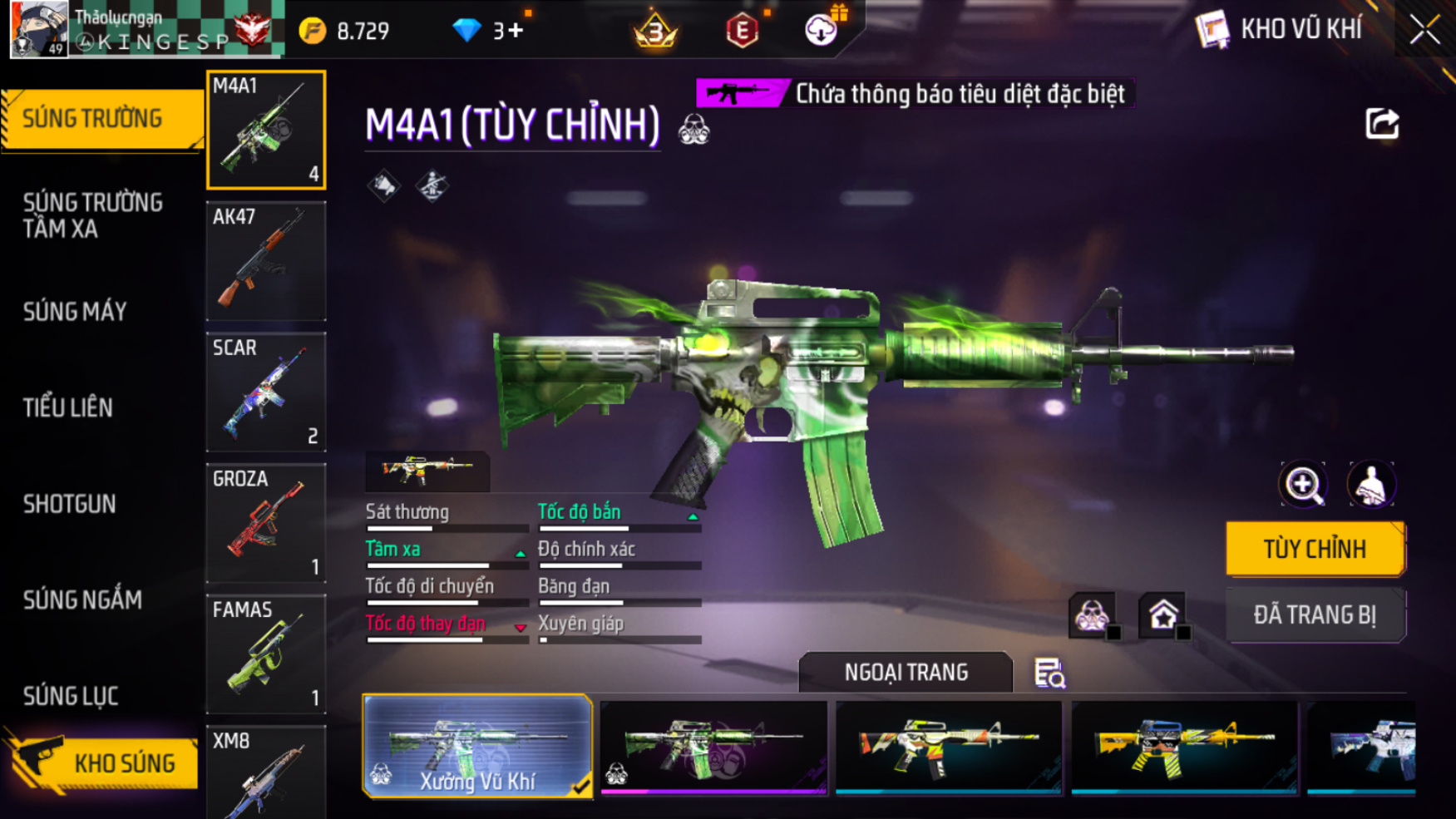1456x819 pixels.
Task: Switch to Súng Ngắm category
Action: [82, 599]
